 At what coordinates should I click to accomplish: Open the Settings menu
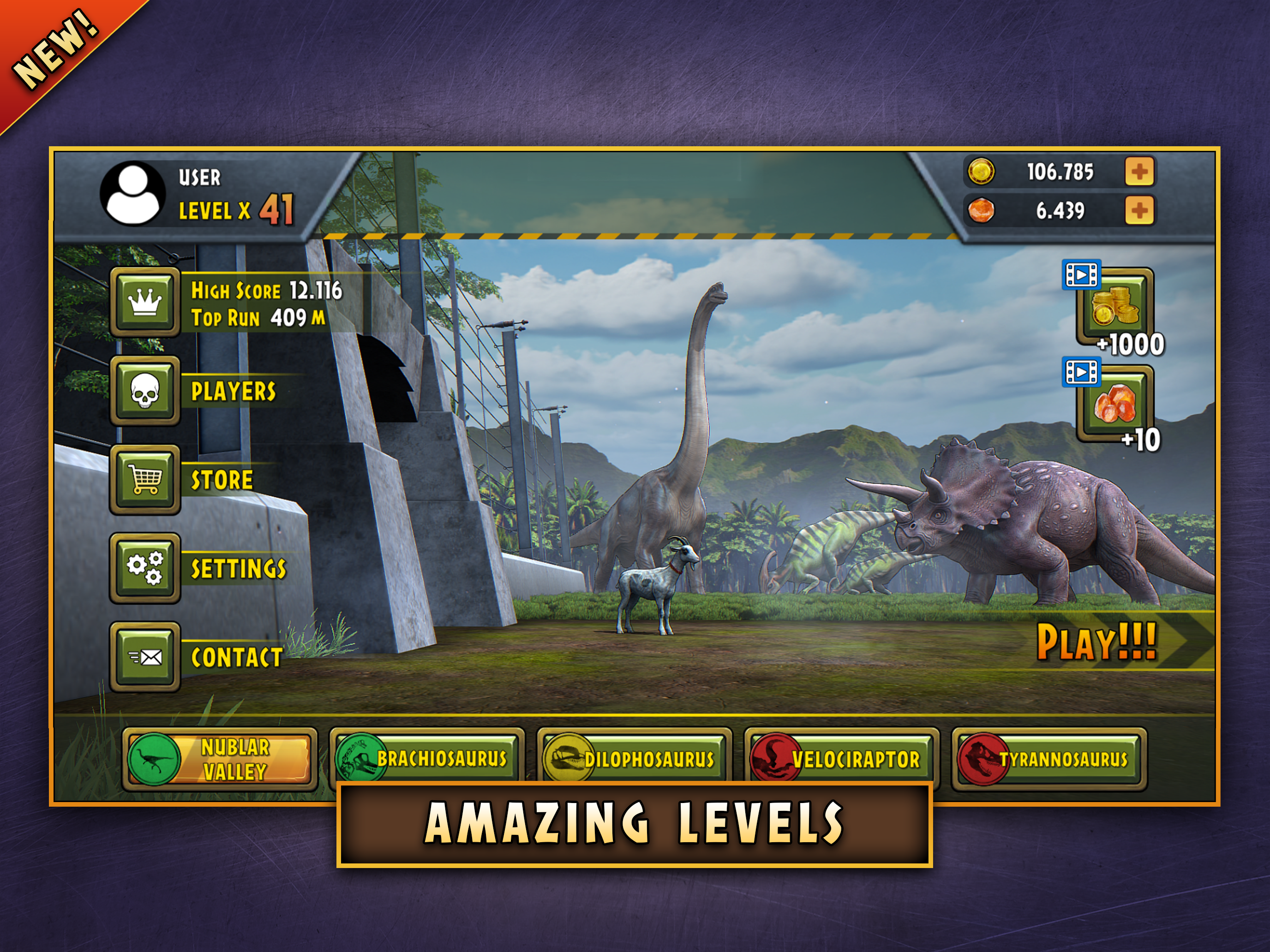click(145, 568)
